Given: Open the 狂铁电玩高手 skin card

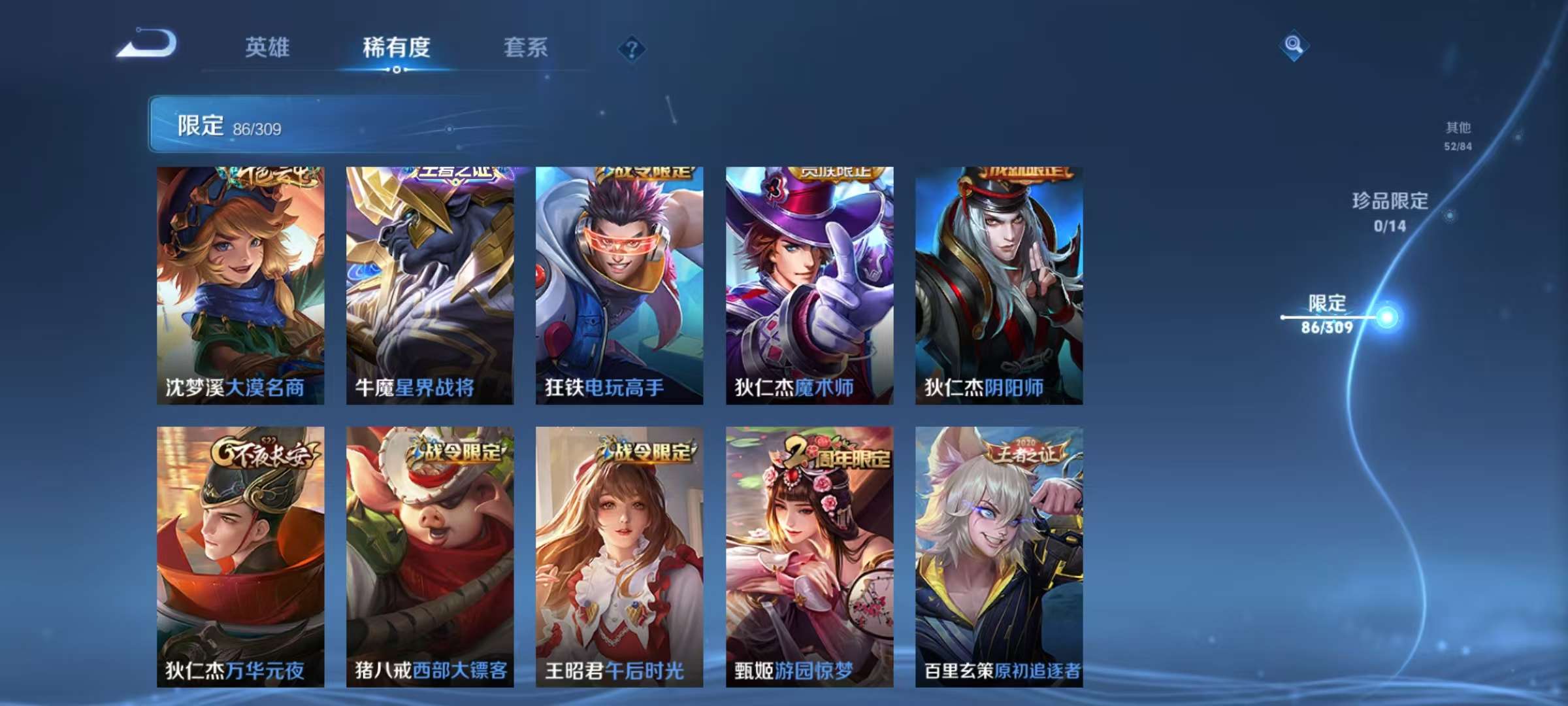Looking at the screenshot, I should point(619,281).
